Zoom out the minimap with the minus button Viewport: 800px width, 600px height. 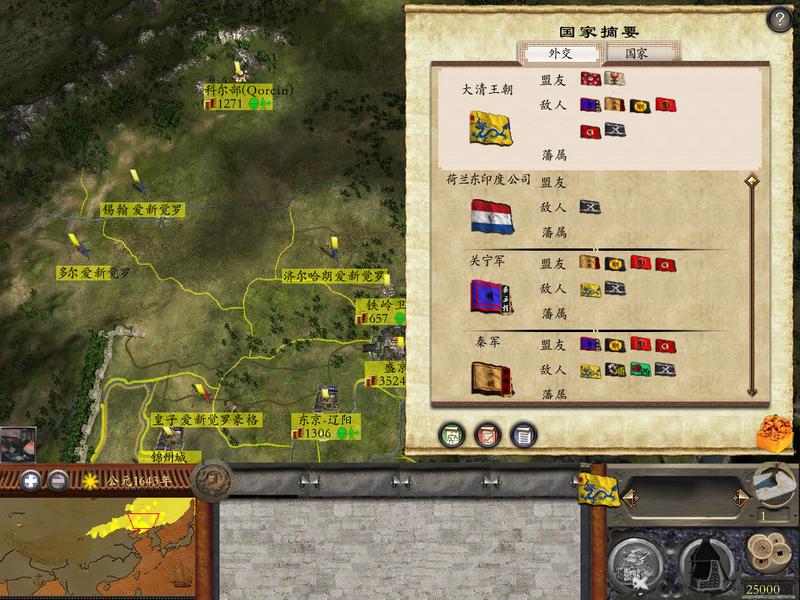[x=59, y=479]
